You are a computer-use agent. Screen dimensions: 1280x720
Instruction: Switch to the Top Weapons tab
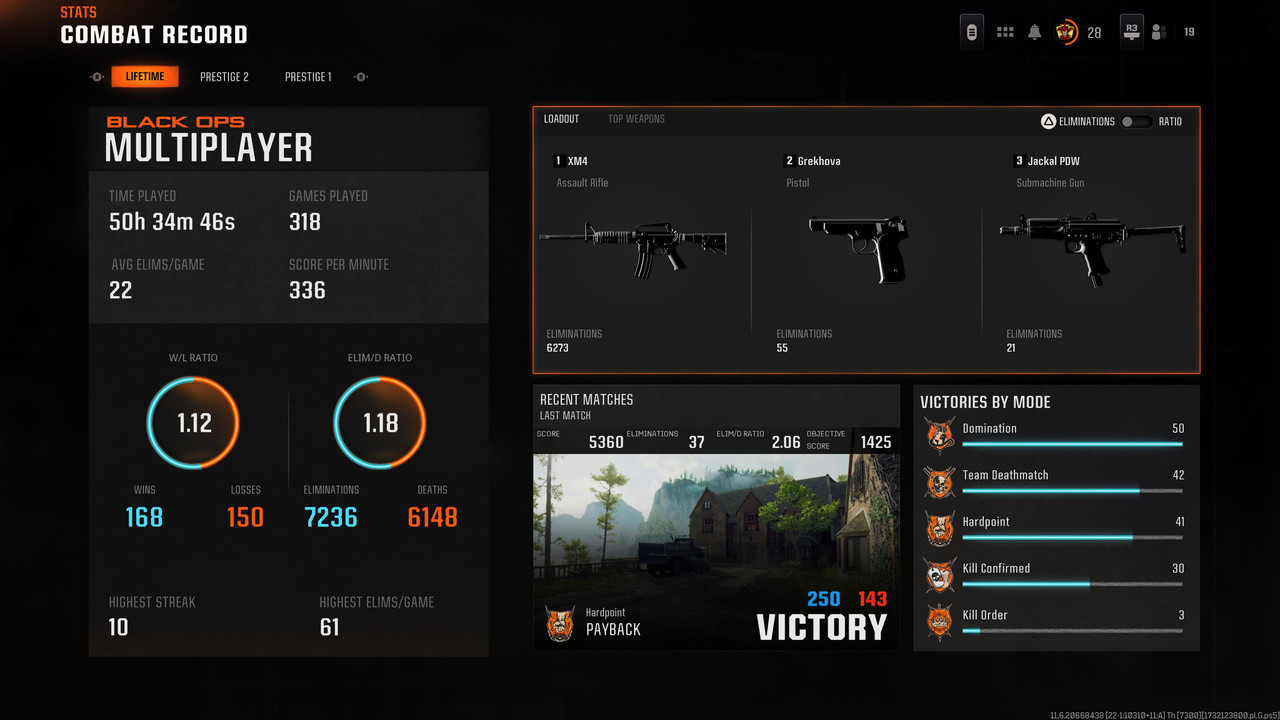point(636,119)
